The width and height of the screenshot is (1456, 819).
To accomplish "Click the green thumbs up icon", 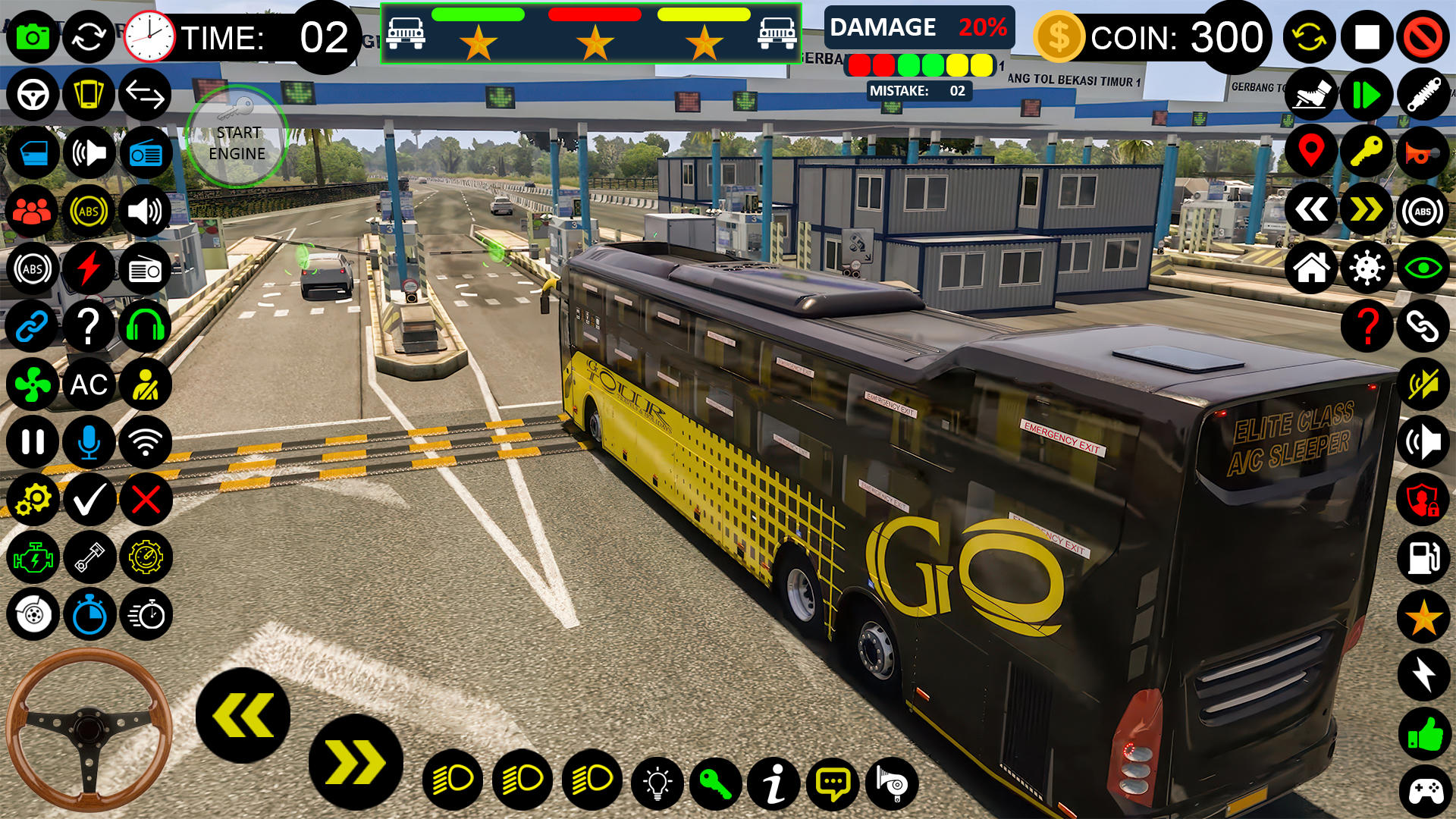I will click(x=1423, y=734).
